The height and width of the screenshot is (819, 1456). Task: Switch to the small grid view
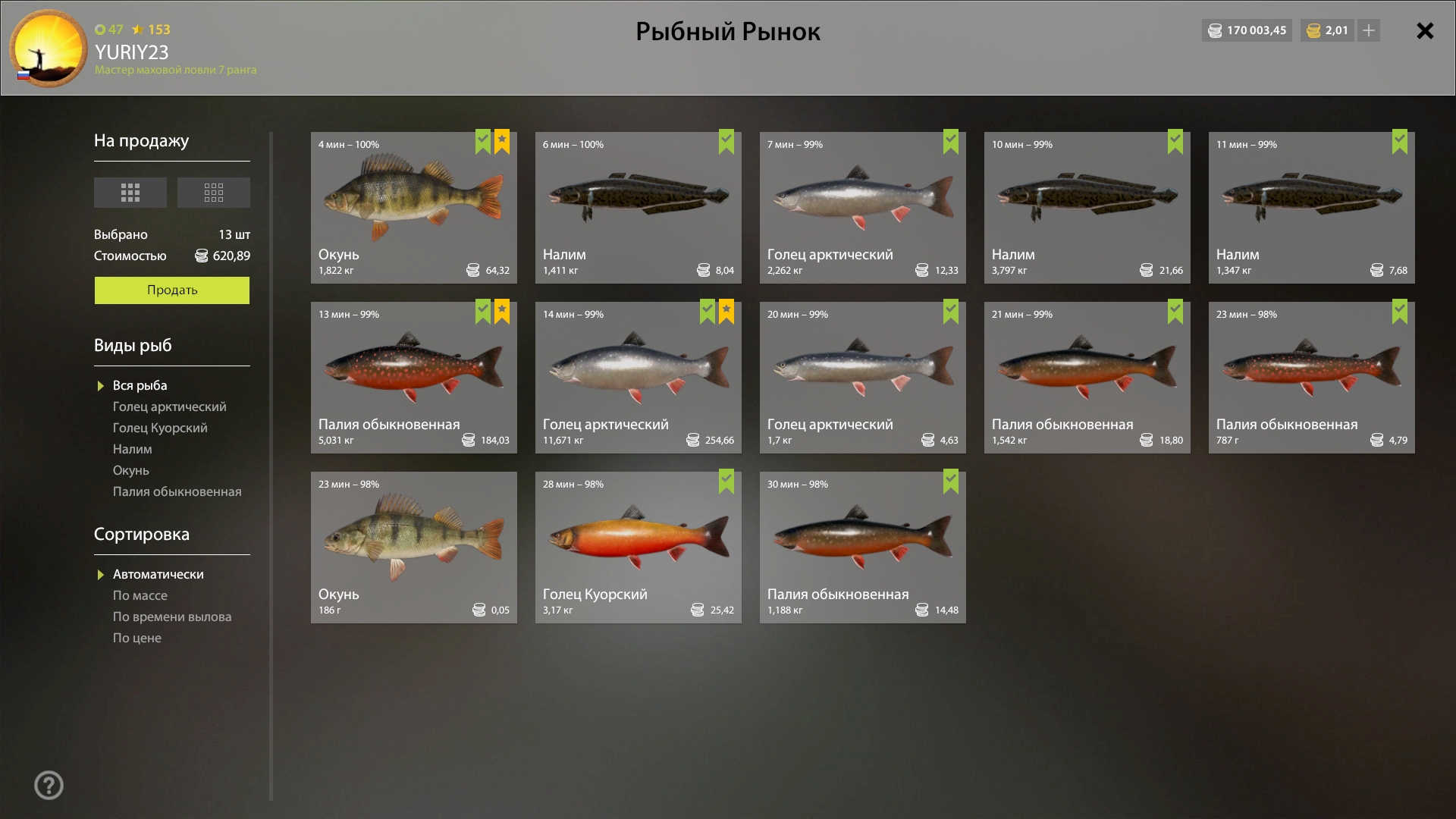[213, 193]
